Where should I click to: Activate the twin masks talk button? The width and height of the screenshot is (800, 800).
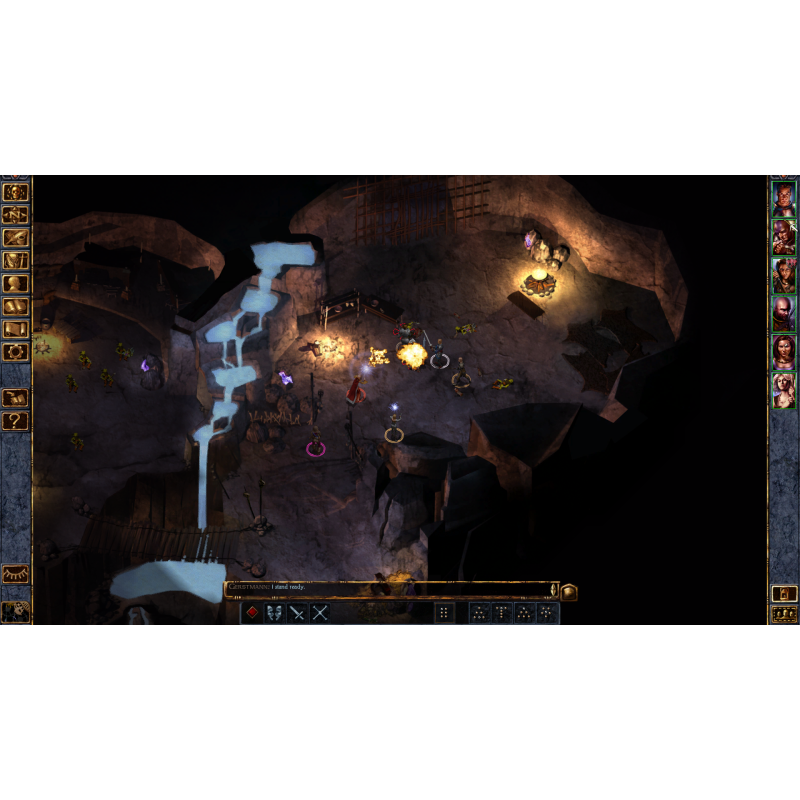(275, 613)
